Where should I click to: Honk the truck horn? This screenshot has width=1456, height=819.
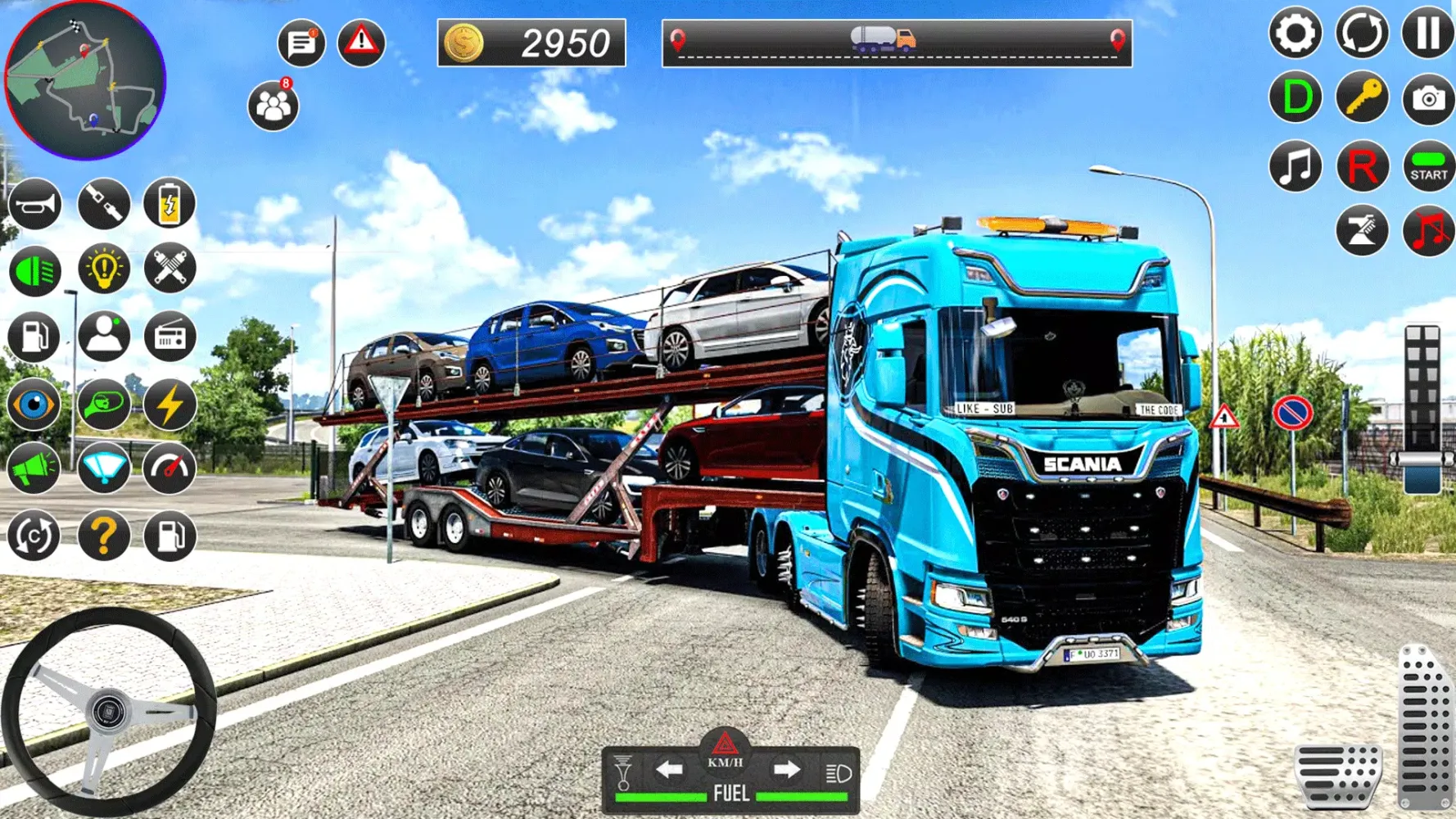pos(33,203)
